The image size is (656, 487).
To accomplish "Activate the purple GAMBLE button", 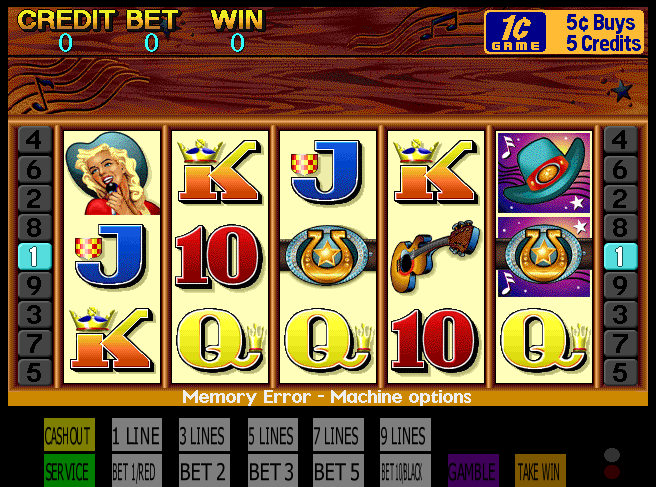I will click(x=473, y=471).
